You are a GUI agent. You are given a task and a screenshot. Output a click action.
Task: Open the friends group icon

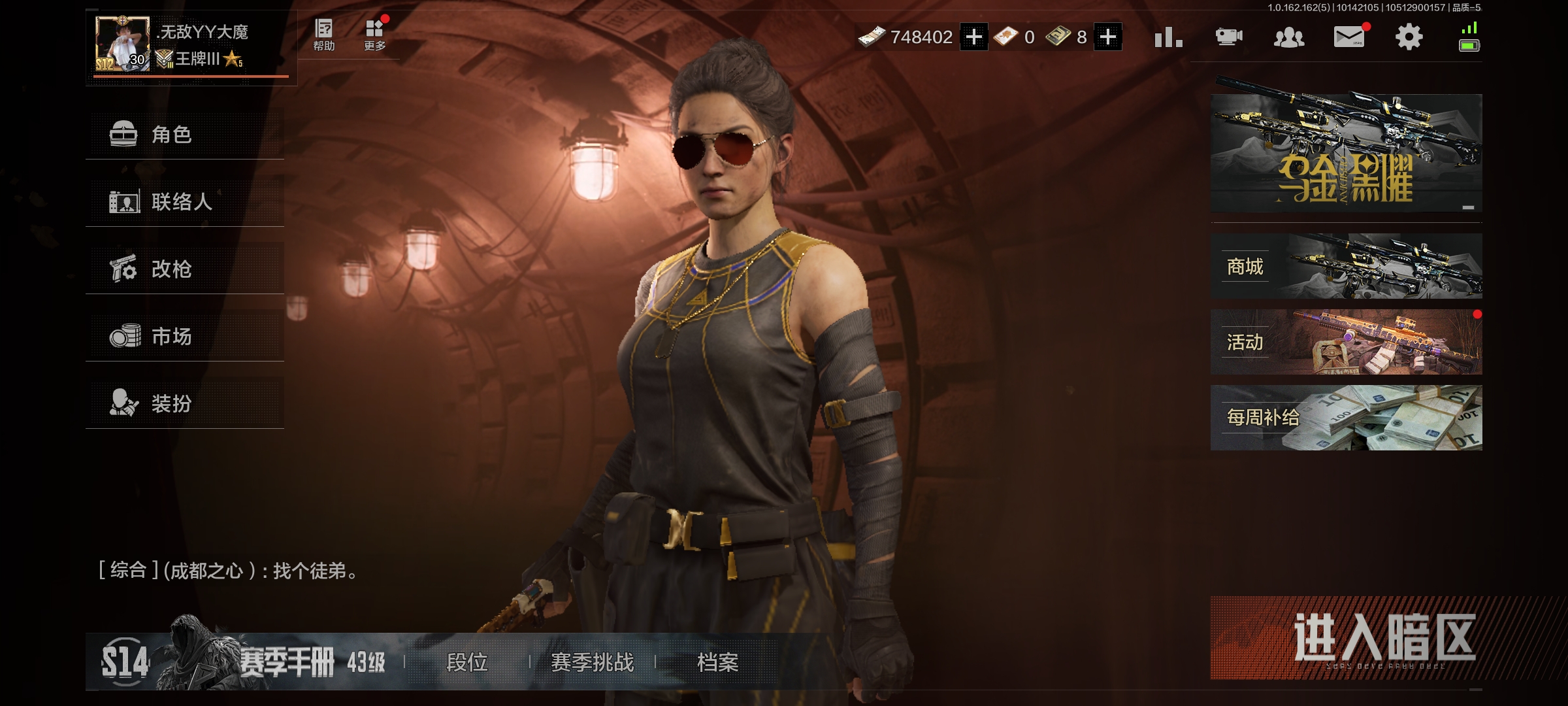click(1289, 37)
